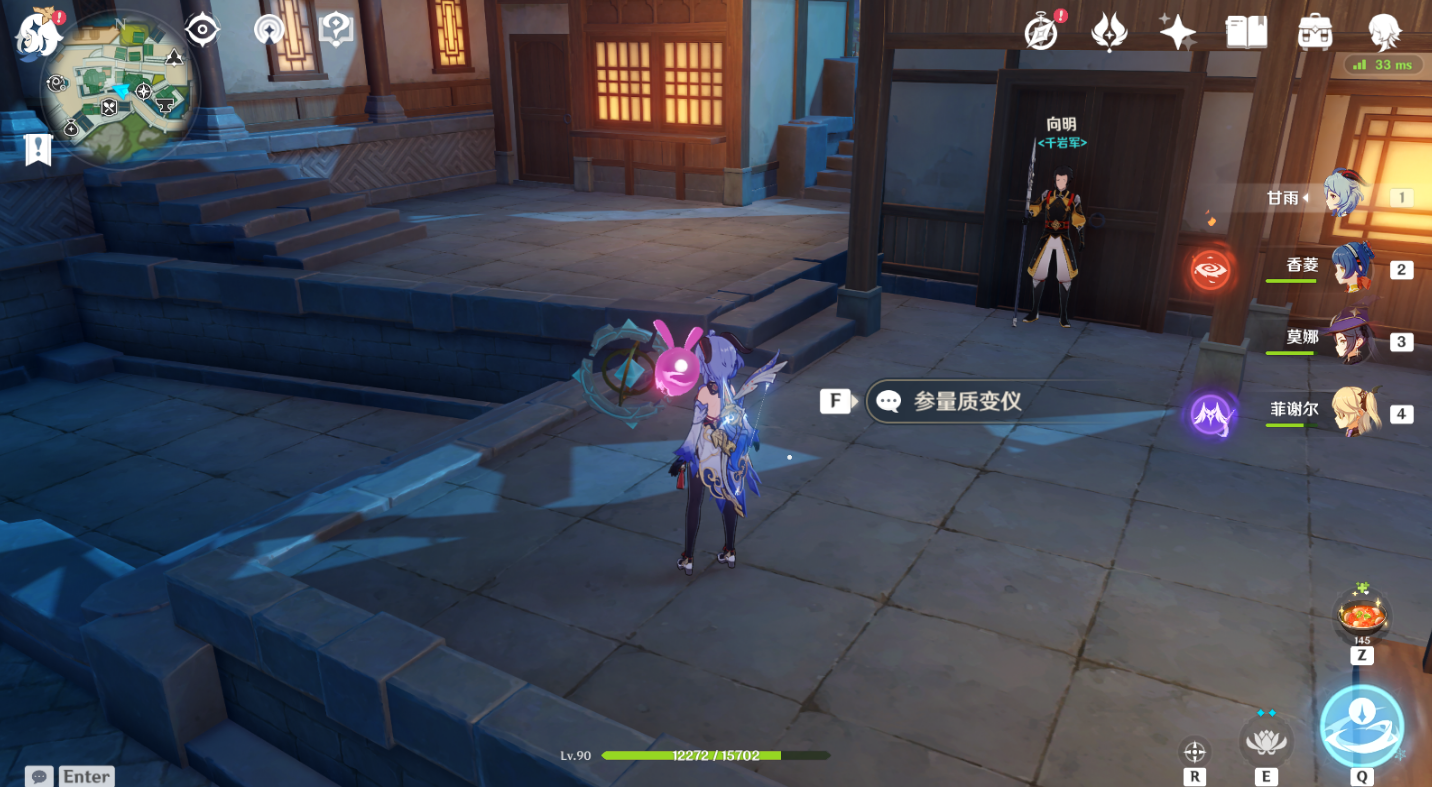Switch to party member 菲谢尔

1354,410
